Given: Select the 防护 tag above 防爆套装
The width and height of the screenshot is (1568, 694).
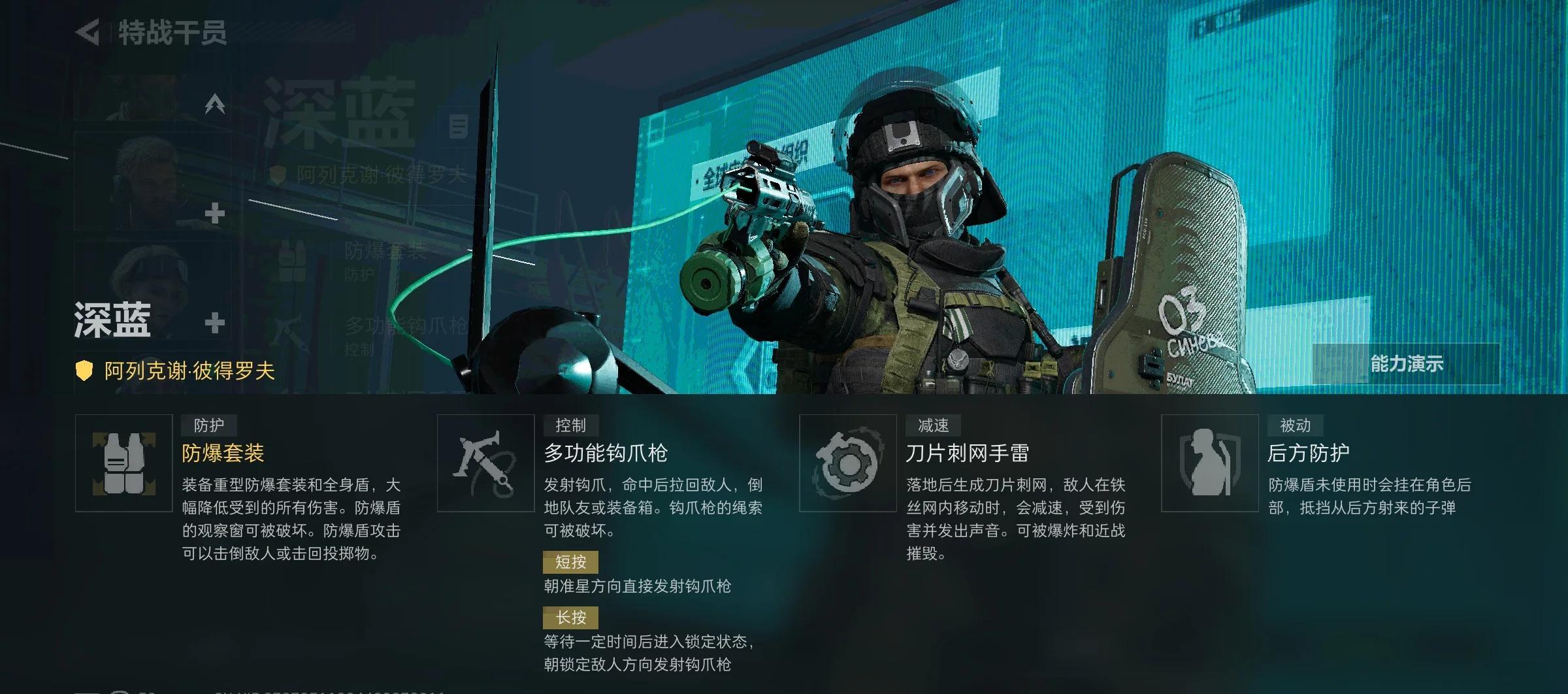Looking at the screenshot, I should pyautogui.click(x=210, y=425).
